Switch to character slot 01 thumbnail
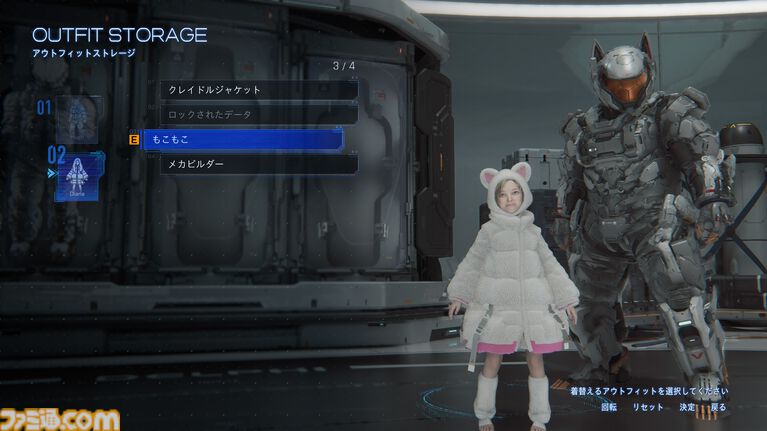The image size is (767, 431). 79,118
